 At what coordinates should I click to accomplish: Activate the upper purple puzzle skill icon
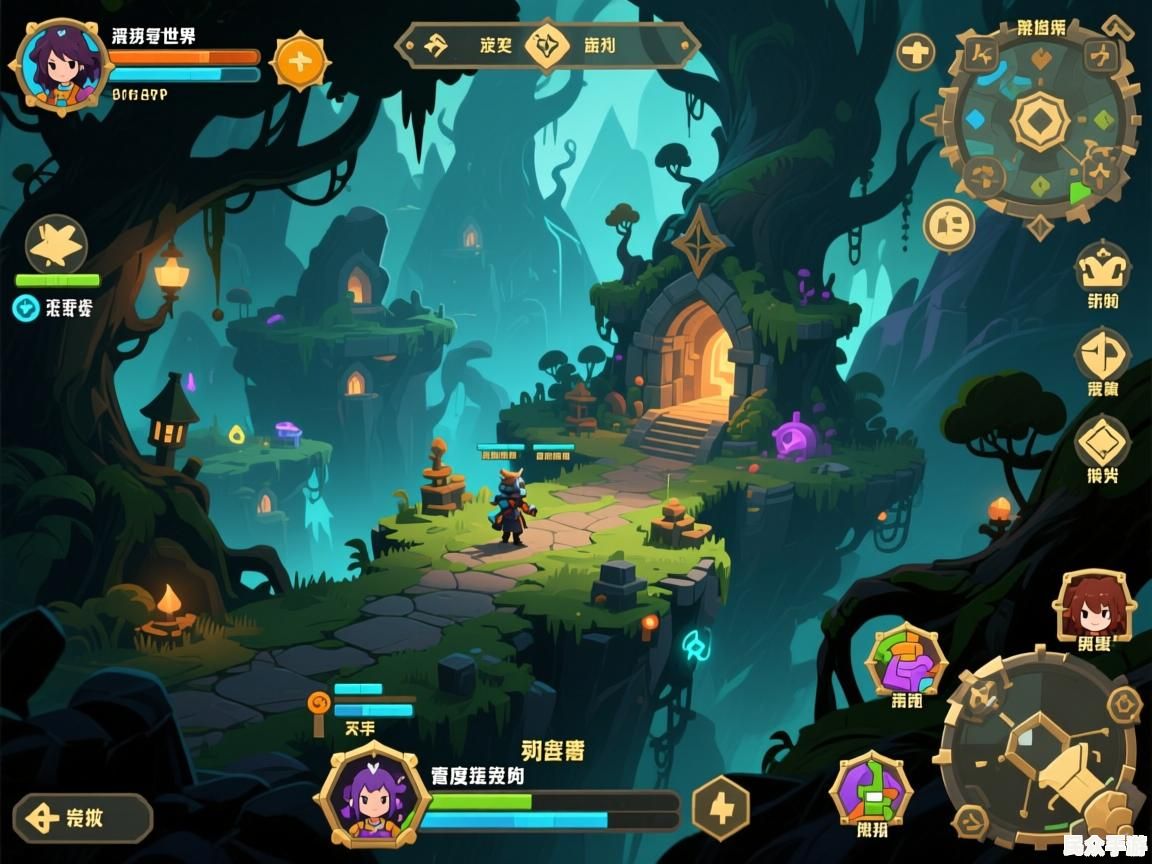tap(906, 660)
